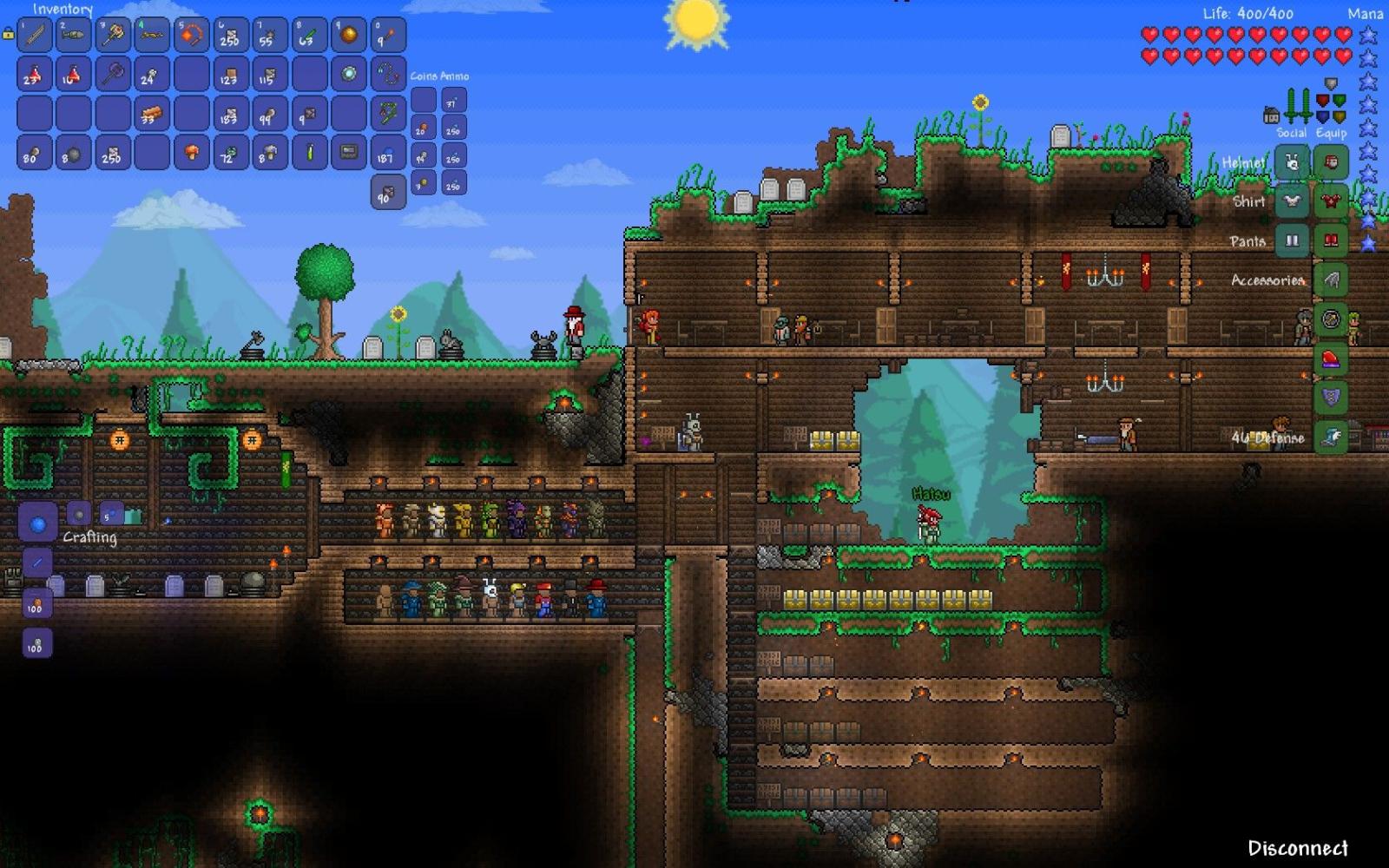The image size is (1389, 868).
Task: Select the hamaxe in hotbar slot three
Action: point(113,33)
